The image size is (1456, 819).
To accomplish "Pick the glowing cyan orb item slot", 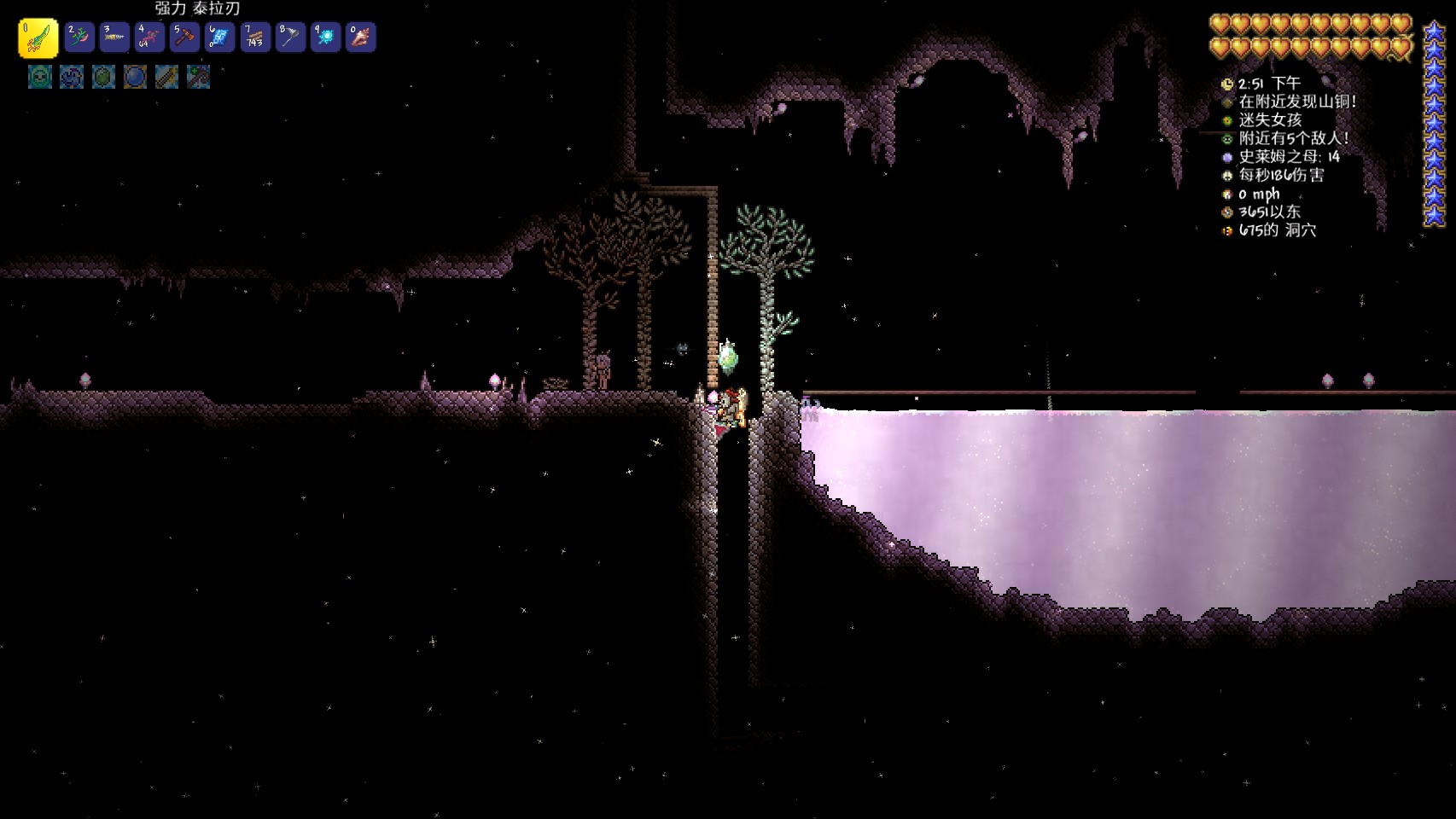I will (325, 38).
